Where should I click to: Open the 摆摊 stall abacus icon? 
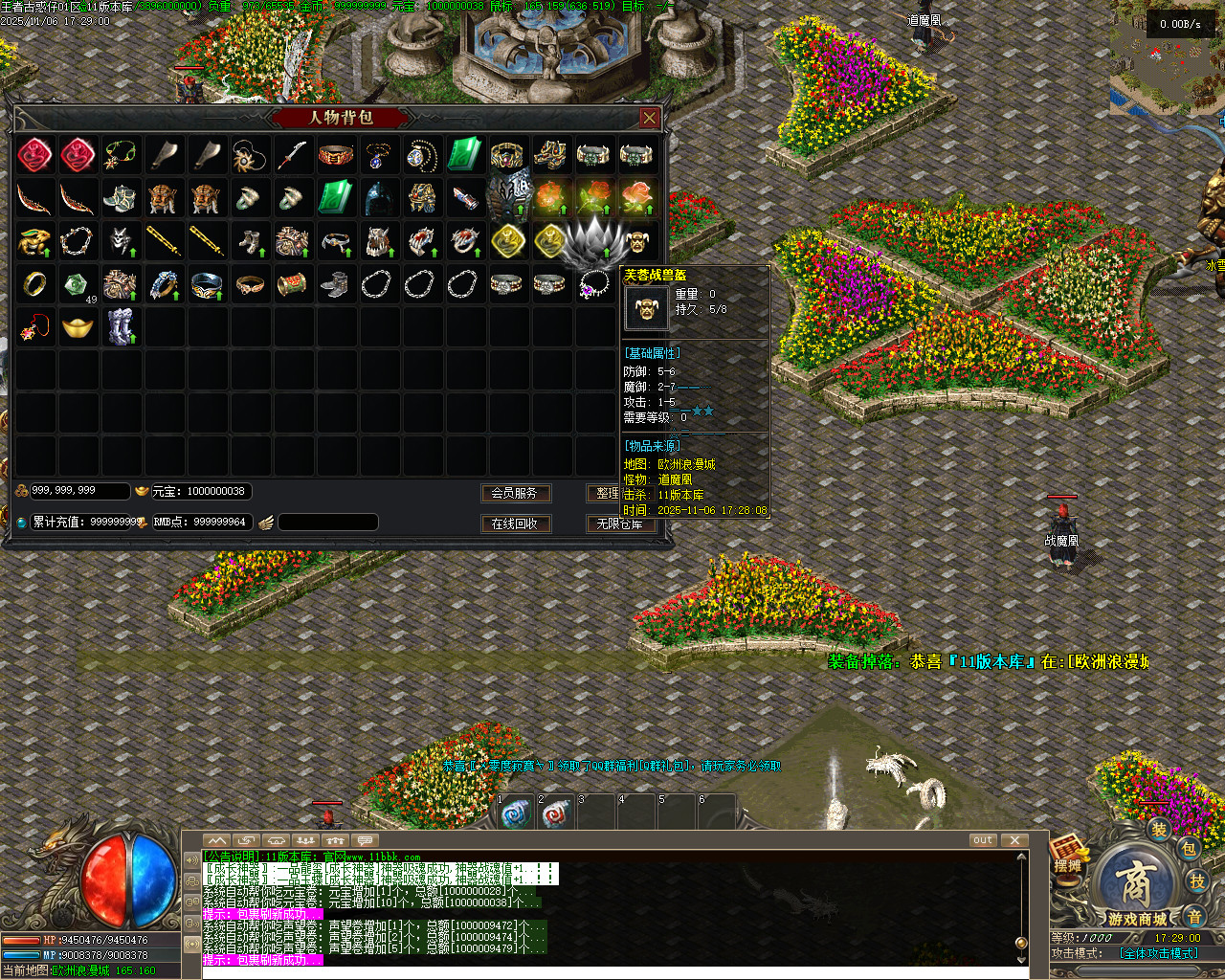pos(1068,851)
